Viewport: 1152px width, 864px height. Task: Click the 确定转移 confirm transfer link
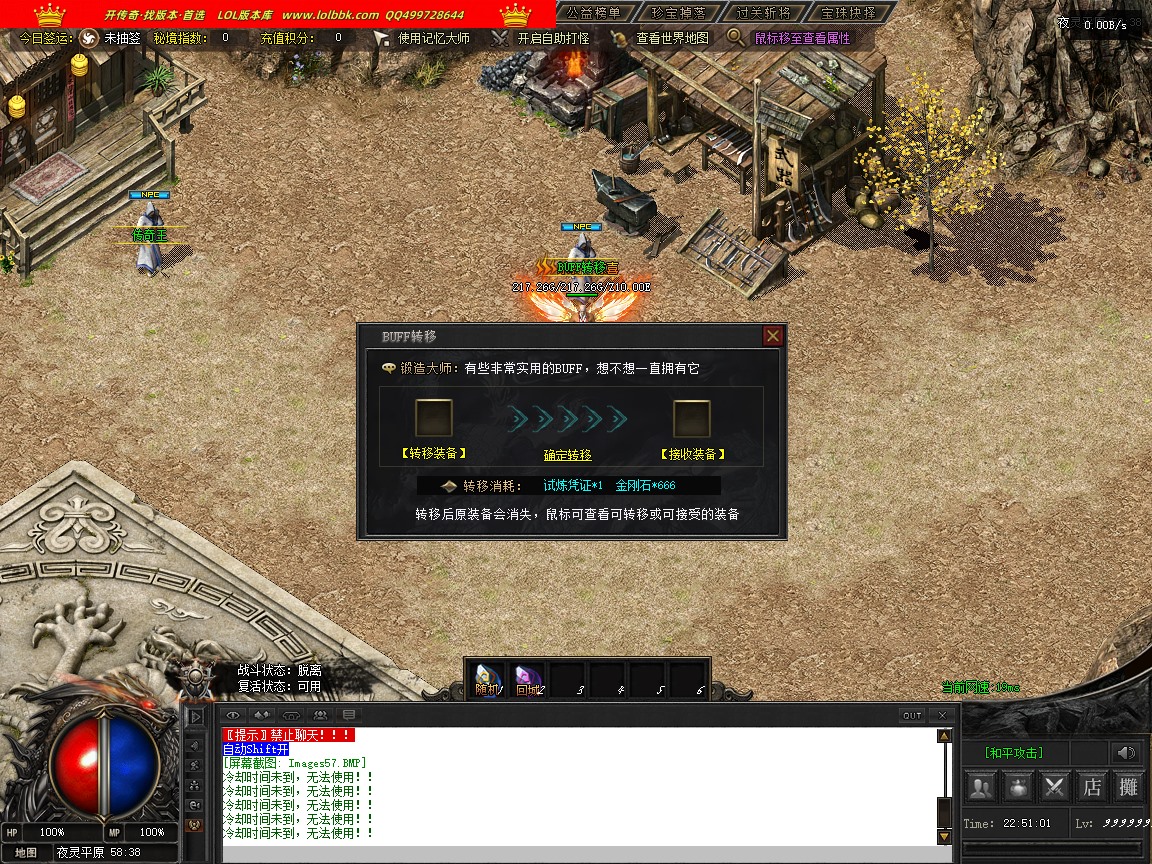(567, 455)
